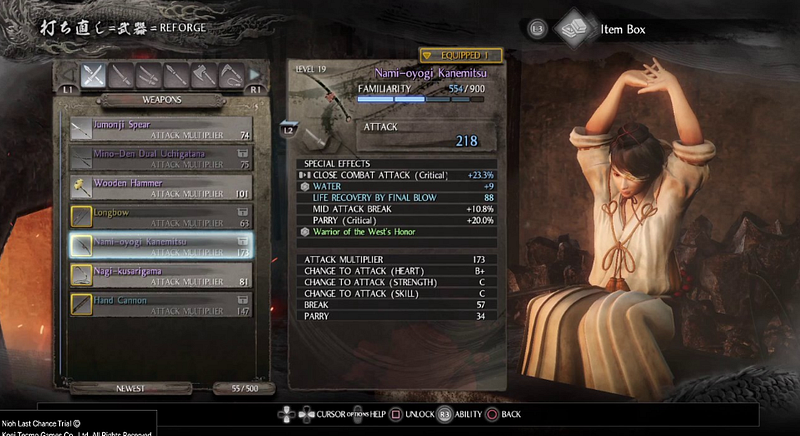This screenshot has width=800, height=436.
Task: Pick the Longbow weapon row
Action: pyautogui.click(x=160, y=215)
